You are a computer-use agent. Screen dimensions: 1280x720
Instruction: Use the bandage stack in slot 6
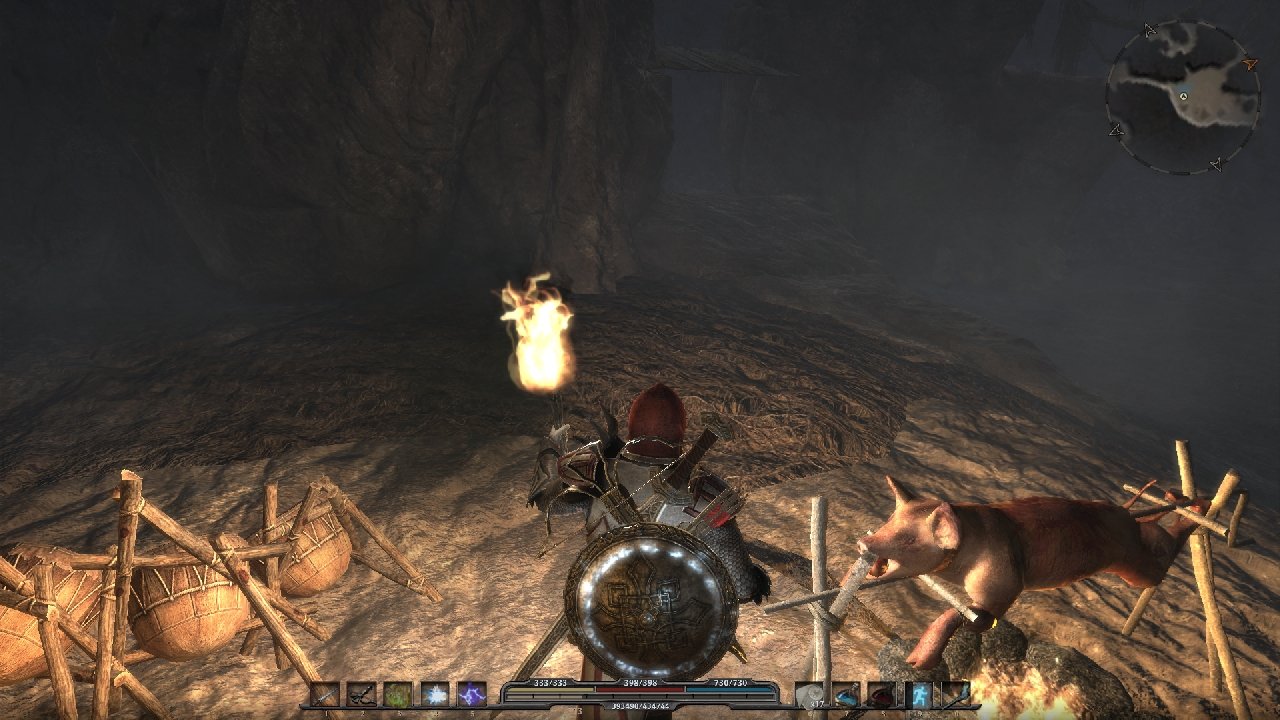pos(810,694)
